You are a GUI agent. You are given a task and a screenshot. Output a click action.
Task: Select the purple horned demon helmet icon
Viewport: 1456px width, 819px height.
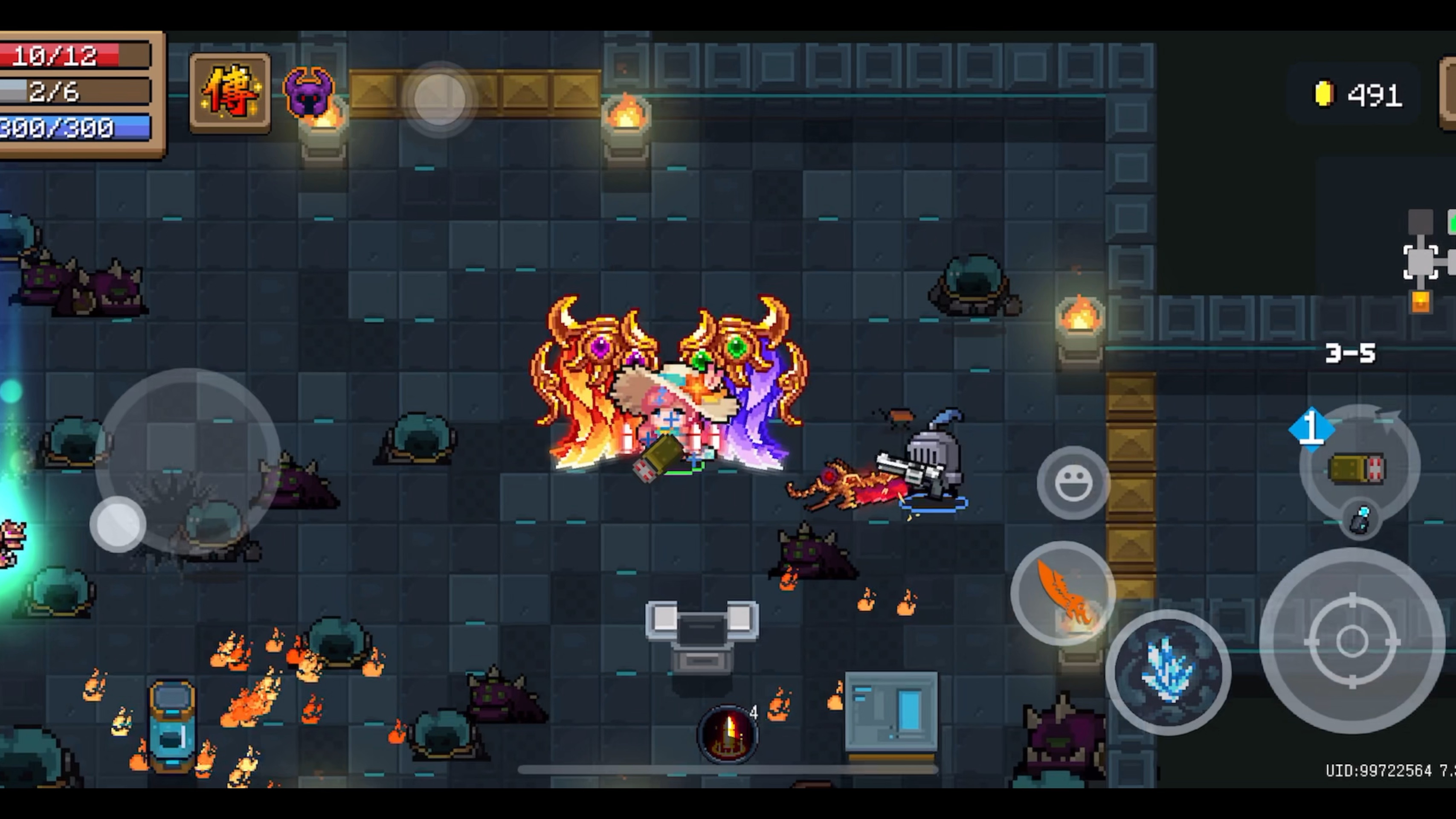[309, 92]
